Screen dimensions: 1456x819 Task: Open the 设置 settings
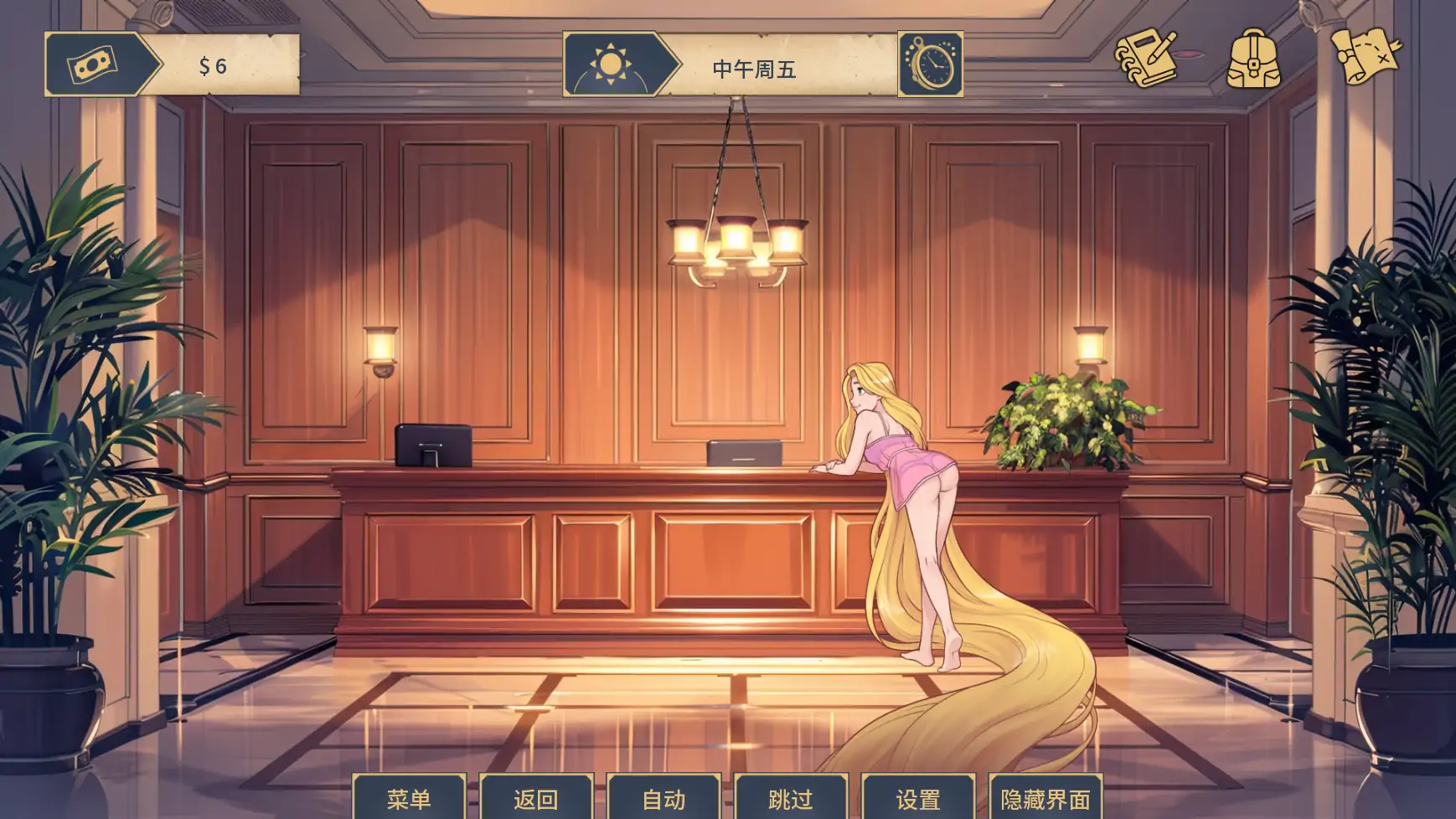pyautogui.click(x=918, y=798)
